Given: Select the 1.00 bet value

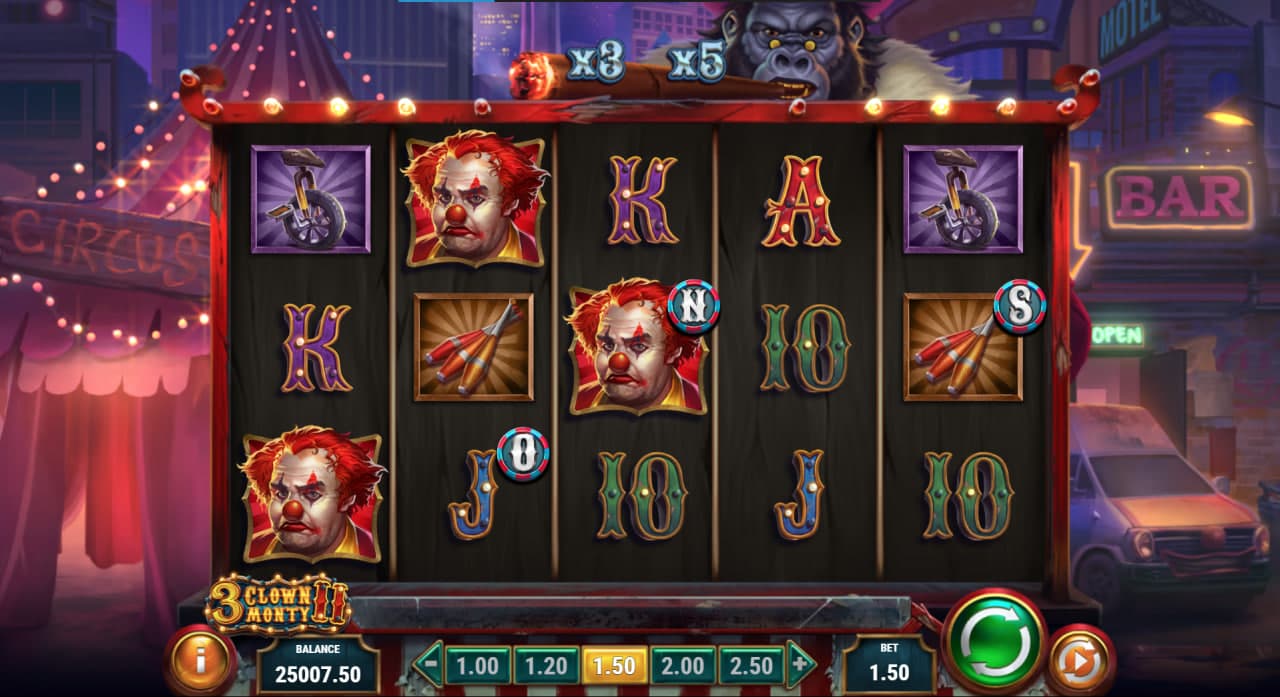Looking at the screenshot, I should [x=477, y=665].
